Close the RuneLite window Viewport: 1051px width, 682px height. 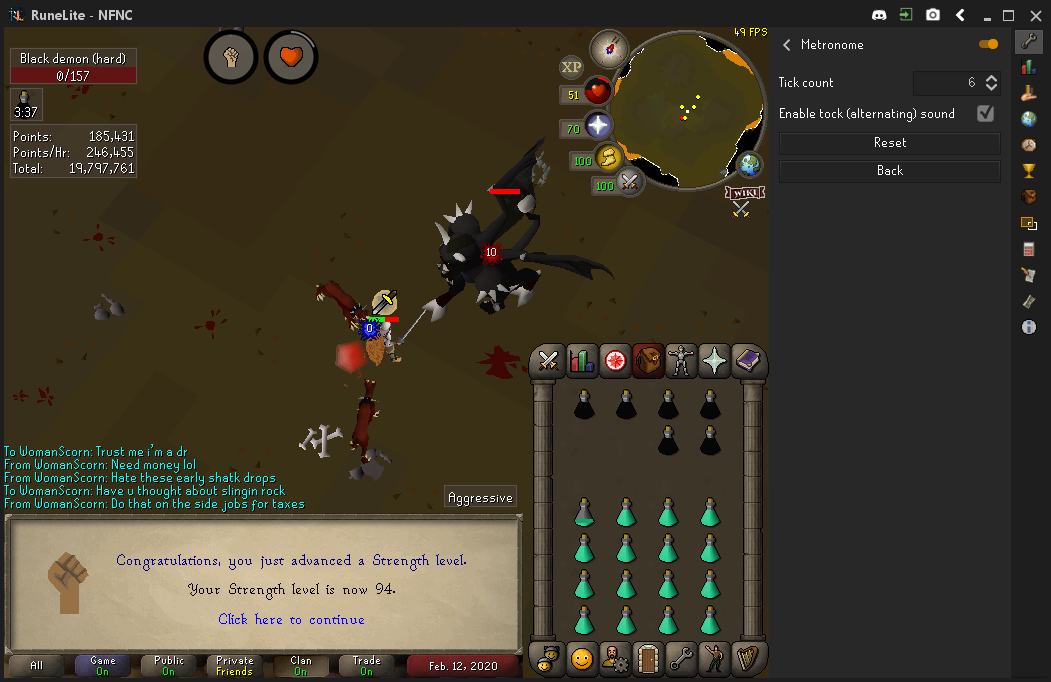1034,15
